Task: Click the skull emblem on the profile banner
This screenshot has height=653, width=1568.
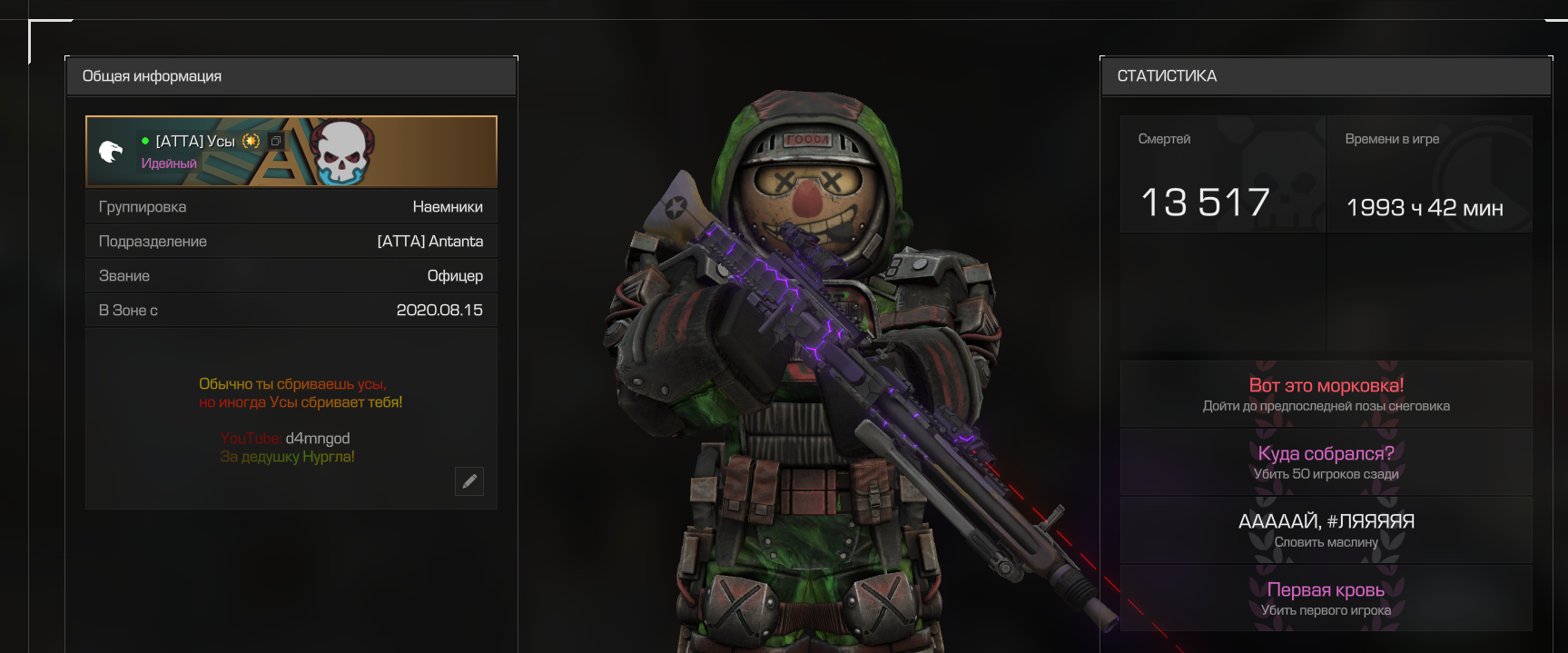Action: click(341, 151)
